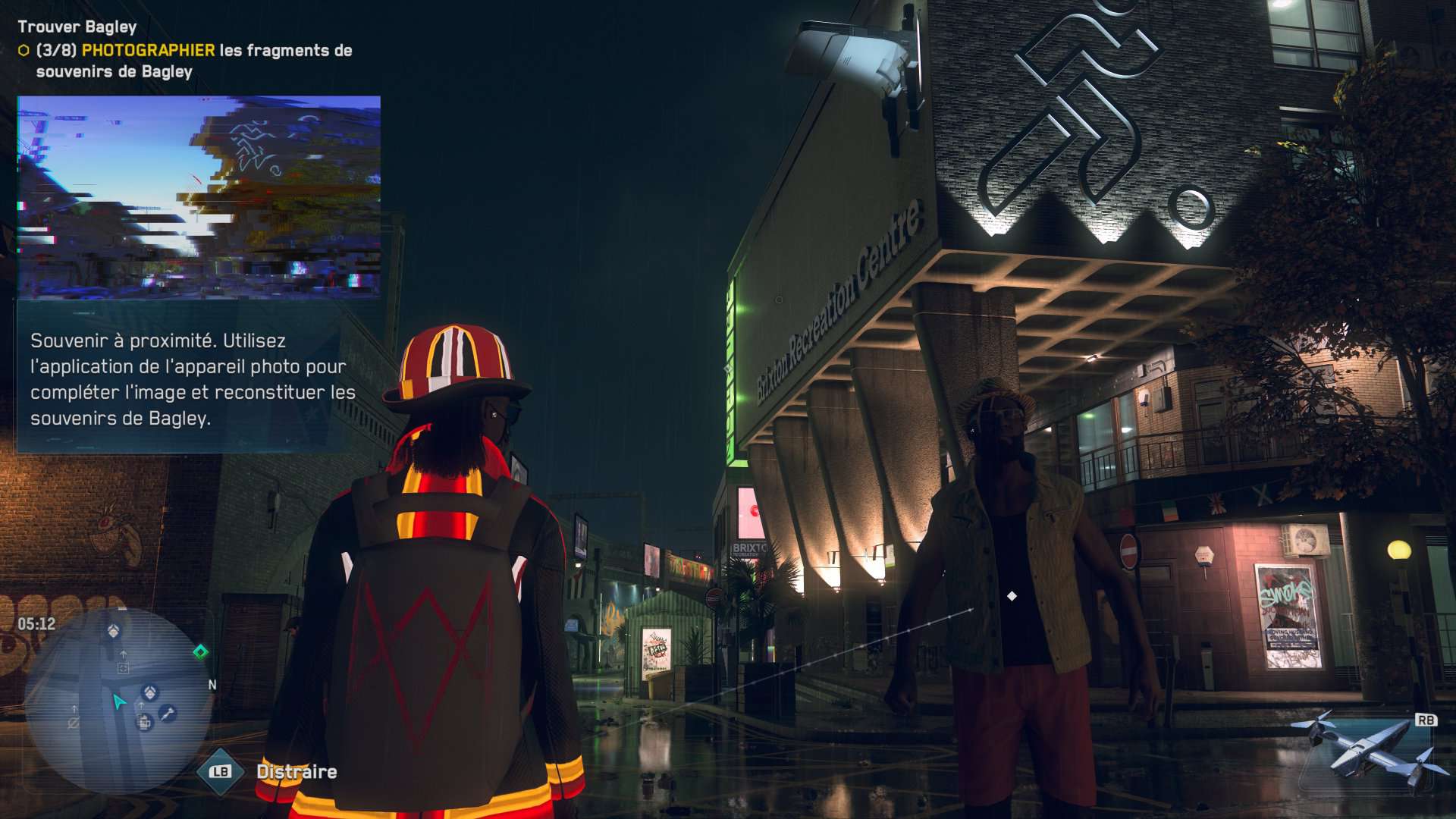Open the glitched Bagley memory fragment image
The height and width of the screenshot is (819, 1456).
point(199,197)
